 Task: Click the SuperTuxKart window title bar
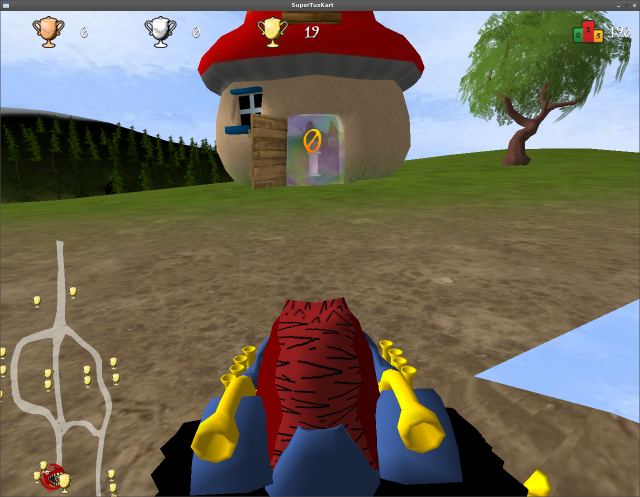320,5
